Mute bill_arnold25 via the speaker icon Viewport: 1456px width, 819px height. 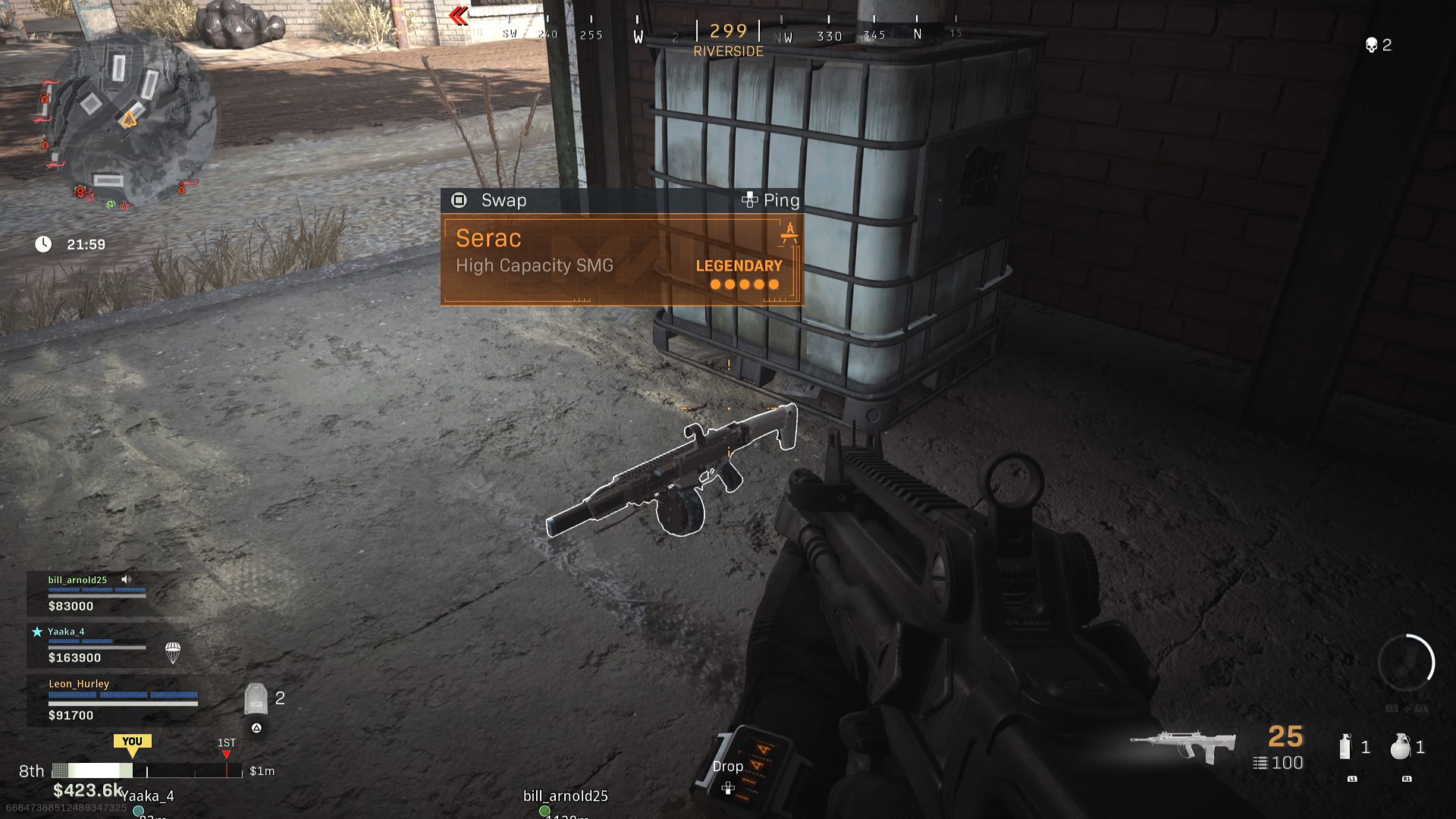[x=126, y=579]
